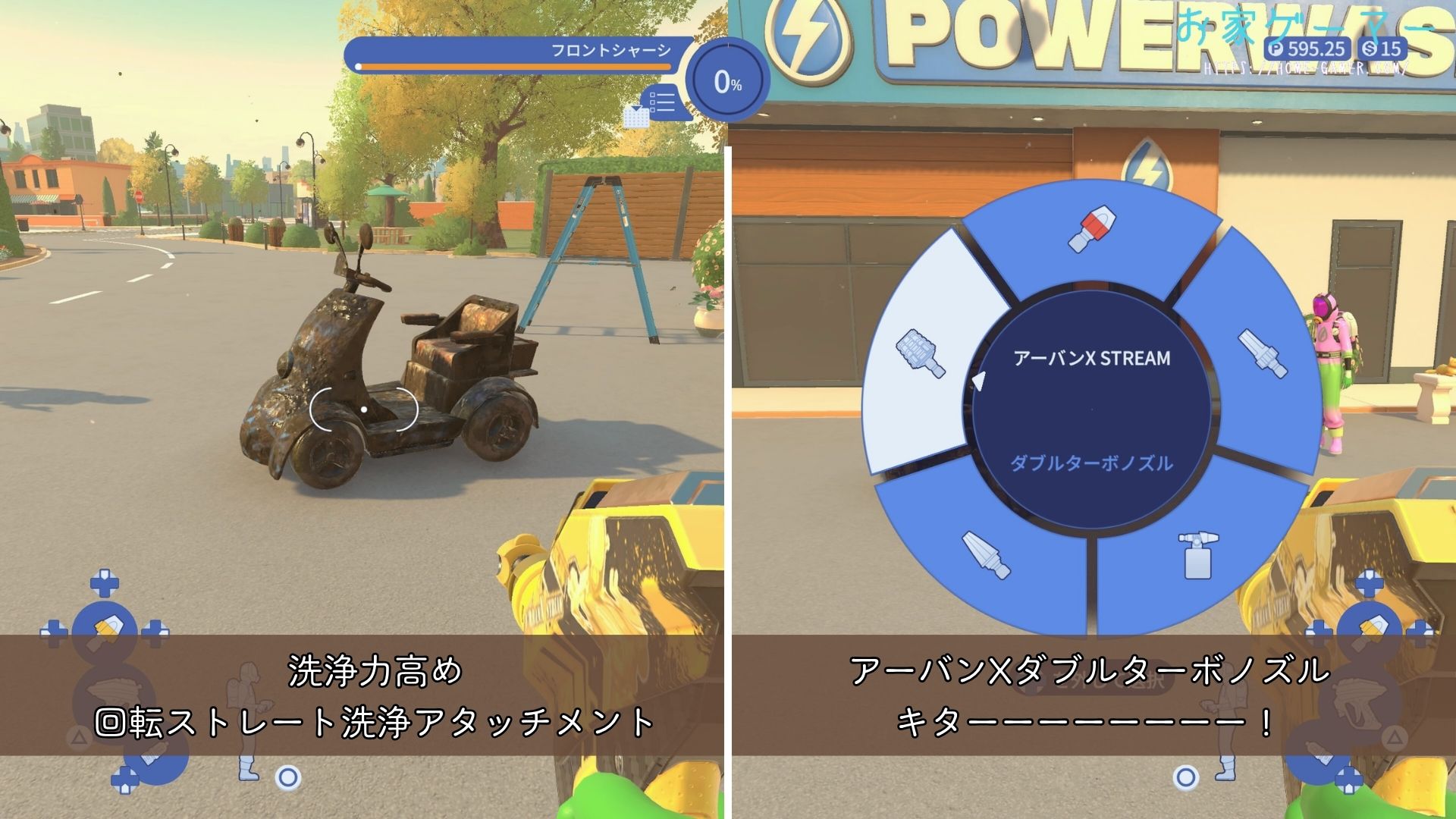
Task: Choose the highlighted turbo nozzle wheel segment
Action: pos(921,353)
